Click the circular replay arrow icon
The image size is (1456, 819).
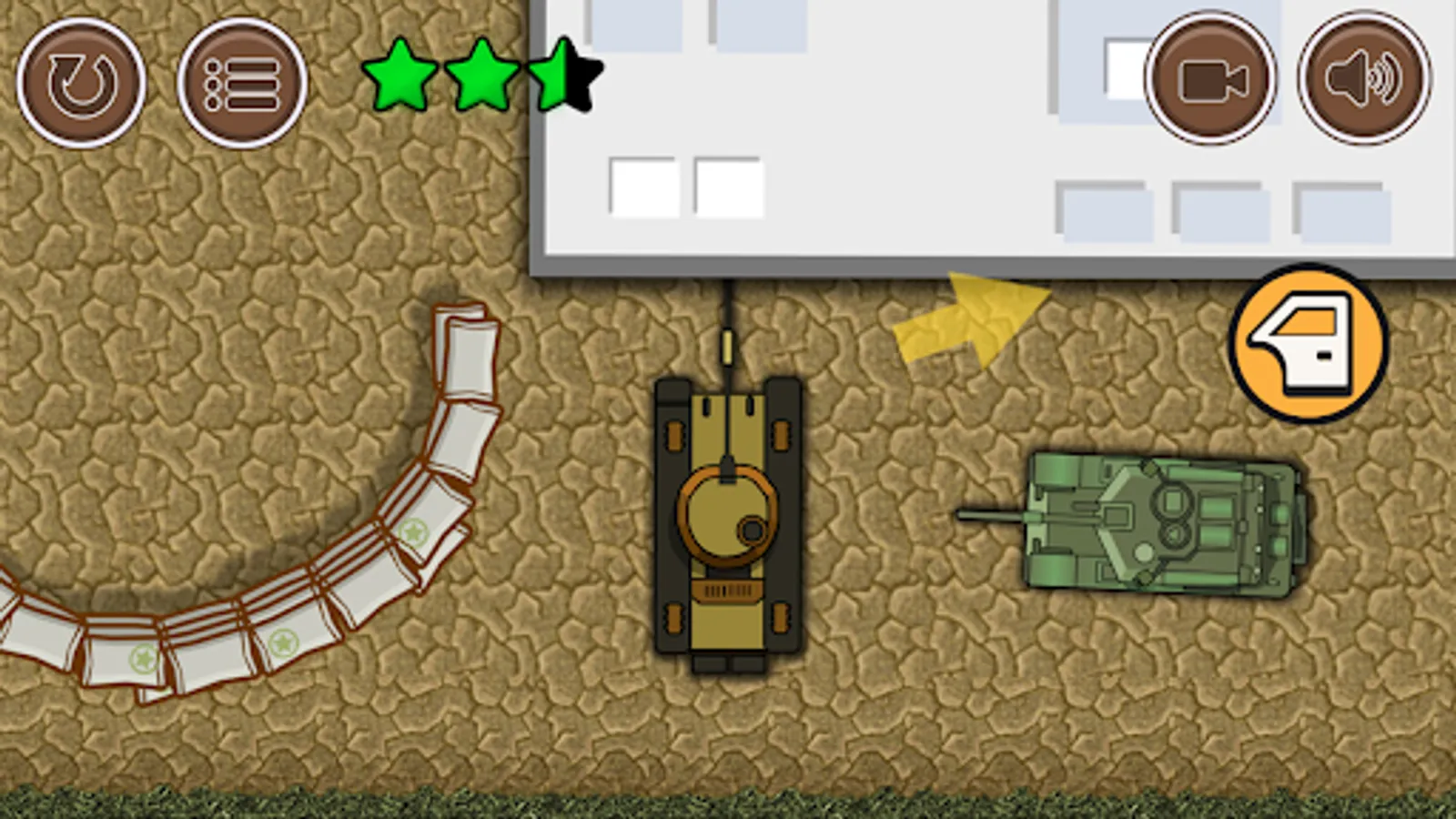click(x=80, y=83)
